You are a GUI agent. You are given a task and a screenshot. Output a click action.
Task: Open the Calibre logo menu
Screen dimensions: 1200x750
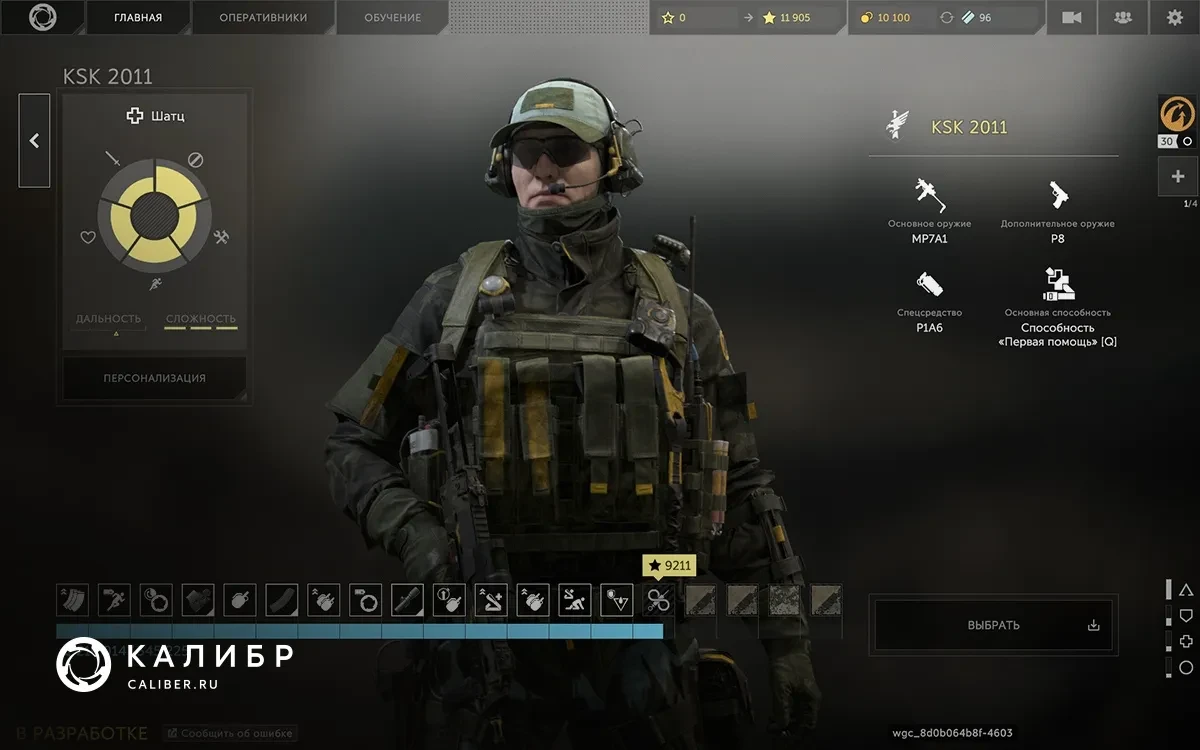point(42,17)
